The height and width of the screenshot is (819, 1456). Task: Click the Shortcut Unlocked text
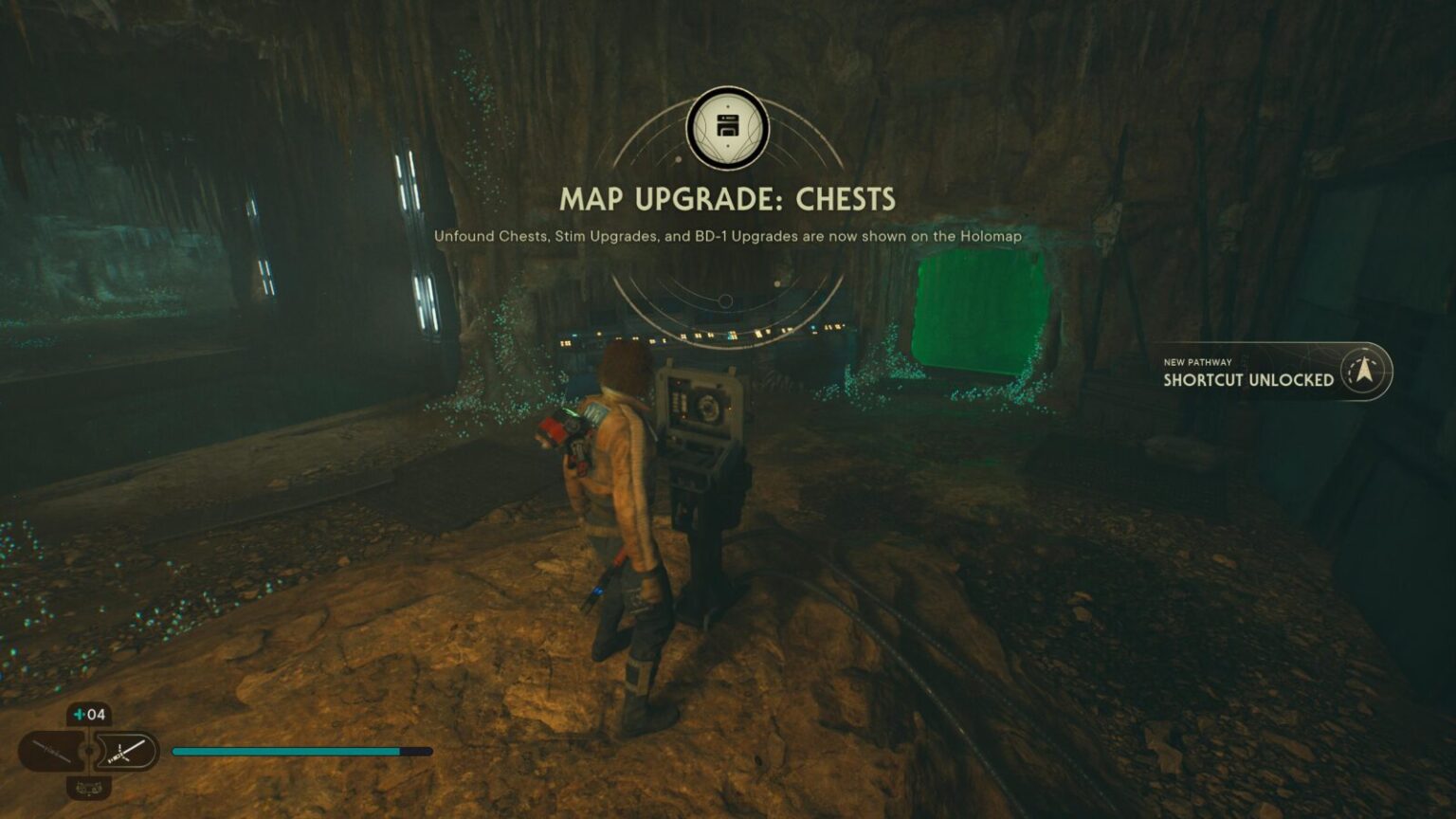(1247, 378)
